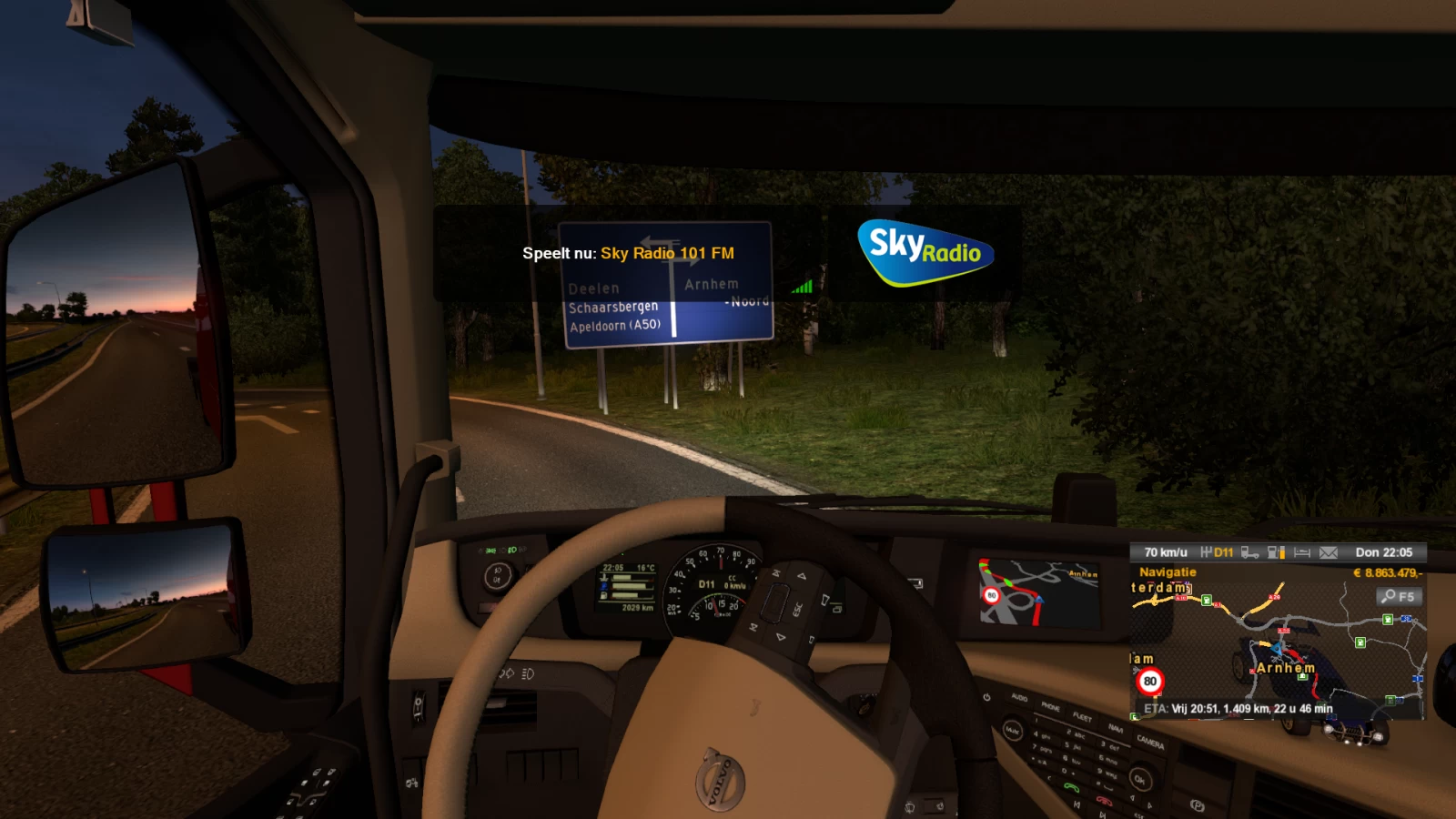Open the FLEET menu on the radio unit
This screenshot has height=819, width=1456.
pos(1083,718)
